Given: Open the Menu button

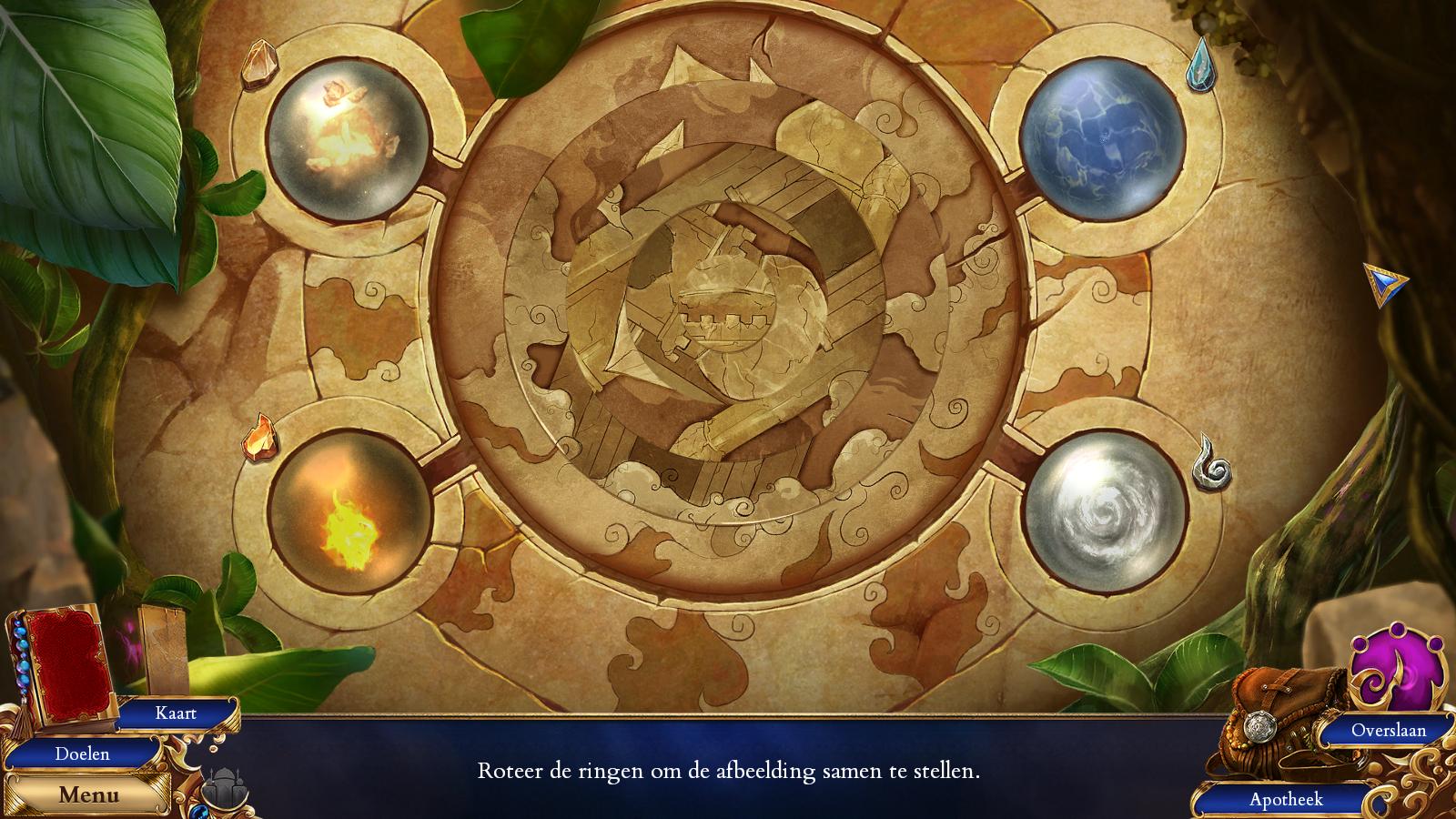Looking at the screenshot, I should click(x=88, y=794).
